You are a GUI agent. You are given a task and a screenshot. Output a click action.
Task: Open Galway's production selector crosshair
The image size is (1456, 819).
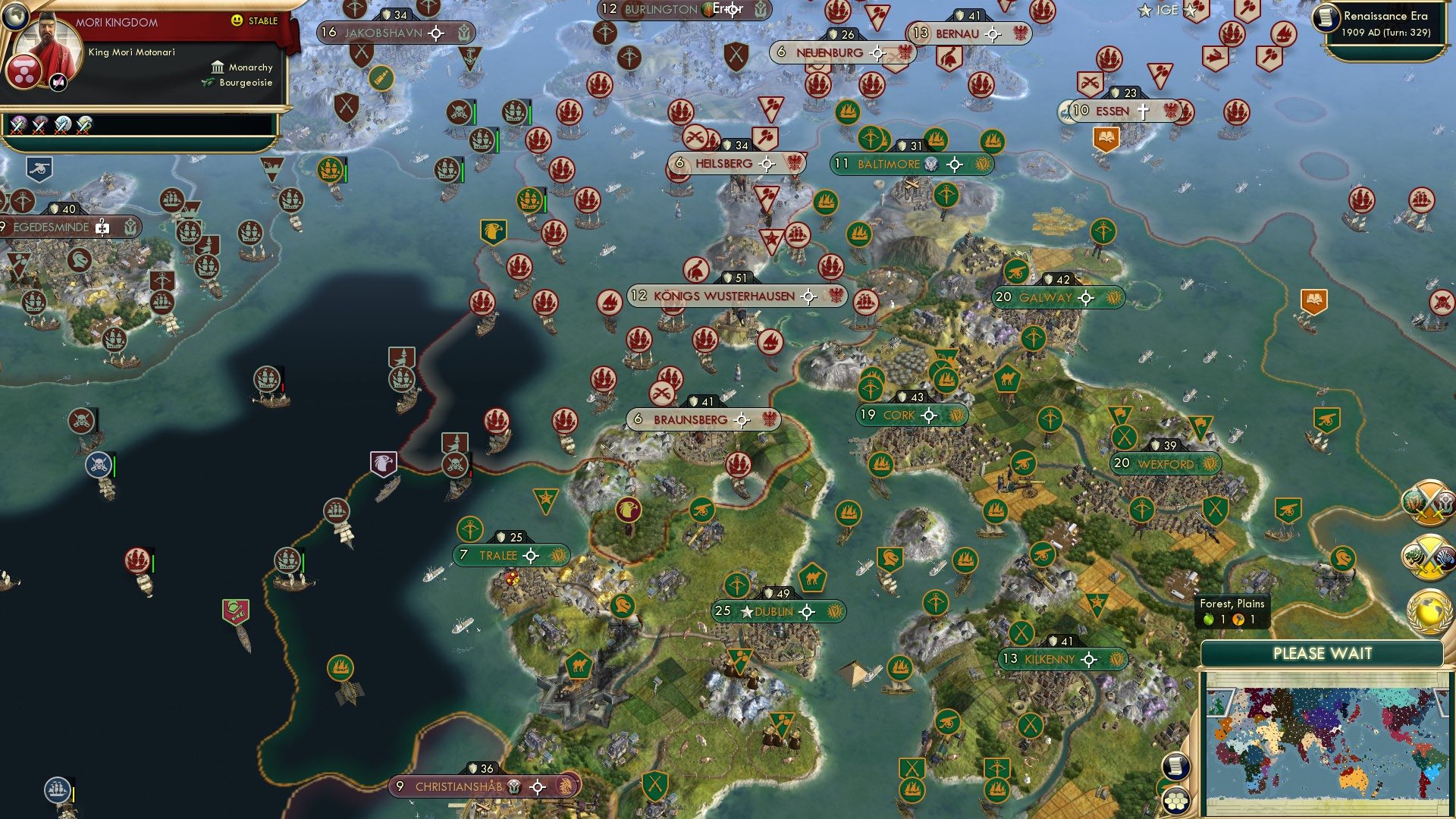(1087, 298)
